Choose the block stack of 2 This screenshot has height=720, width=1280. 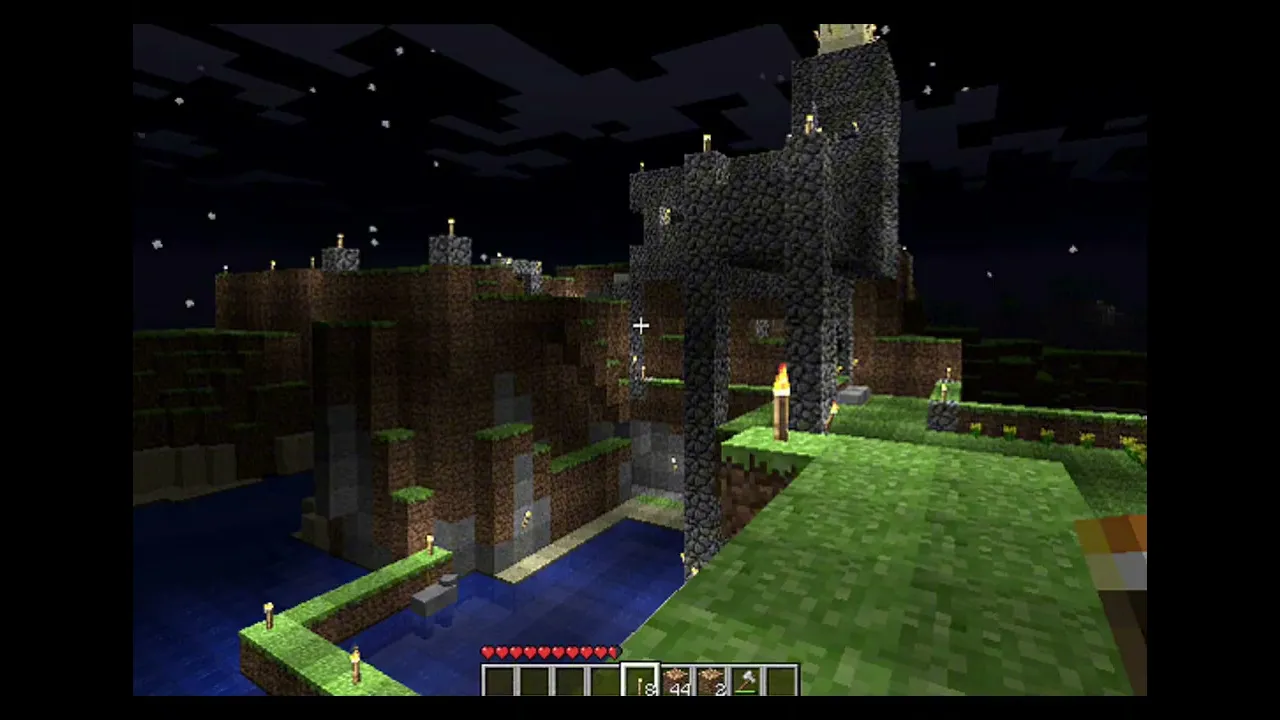coord(711,681)
